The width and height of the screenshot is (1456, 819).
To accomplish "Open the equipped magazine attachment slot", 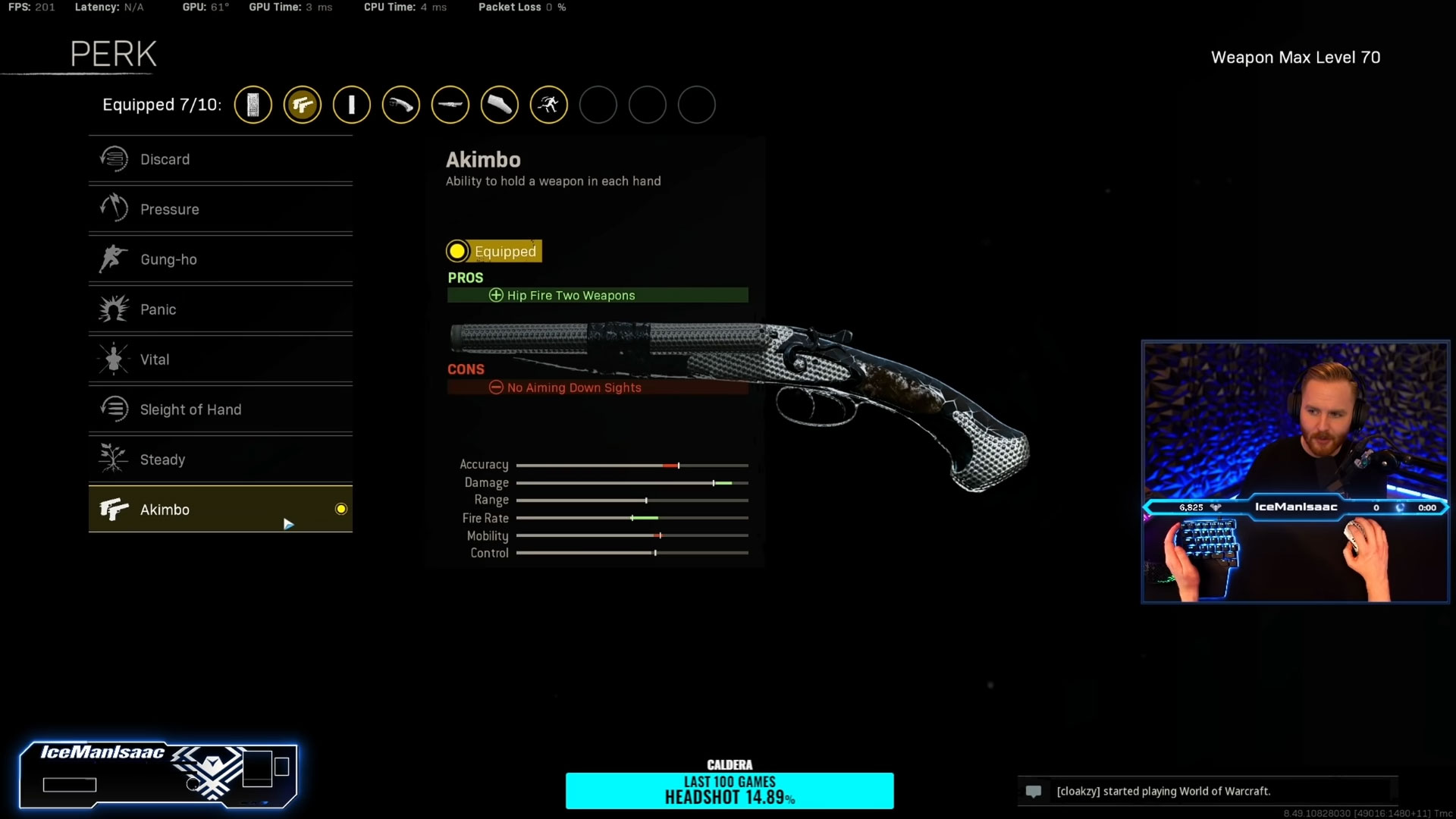I will [x=253, y=105].
